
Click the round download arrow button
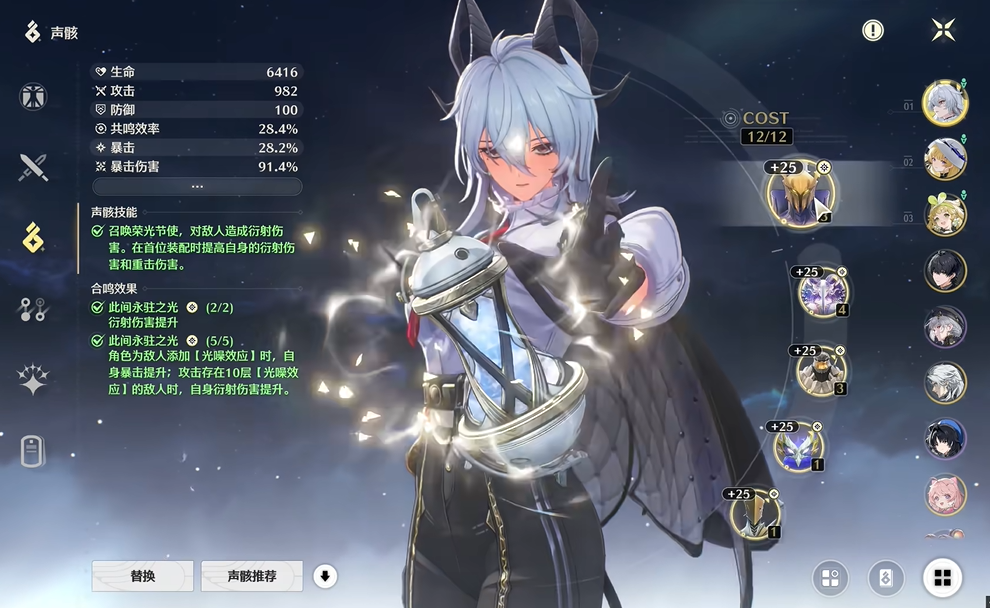(324, 576)
